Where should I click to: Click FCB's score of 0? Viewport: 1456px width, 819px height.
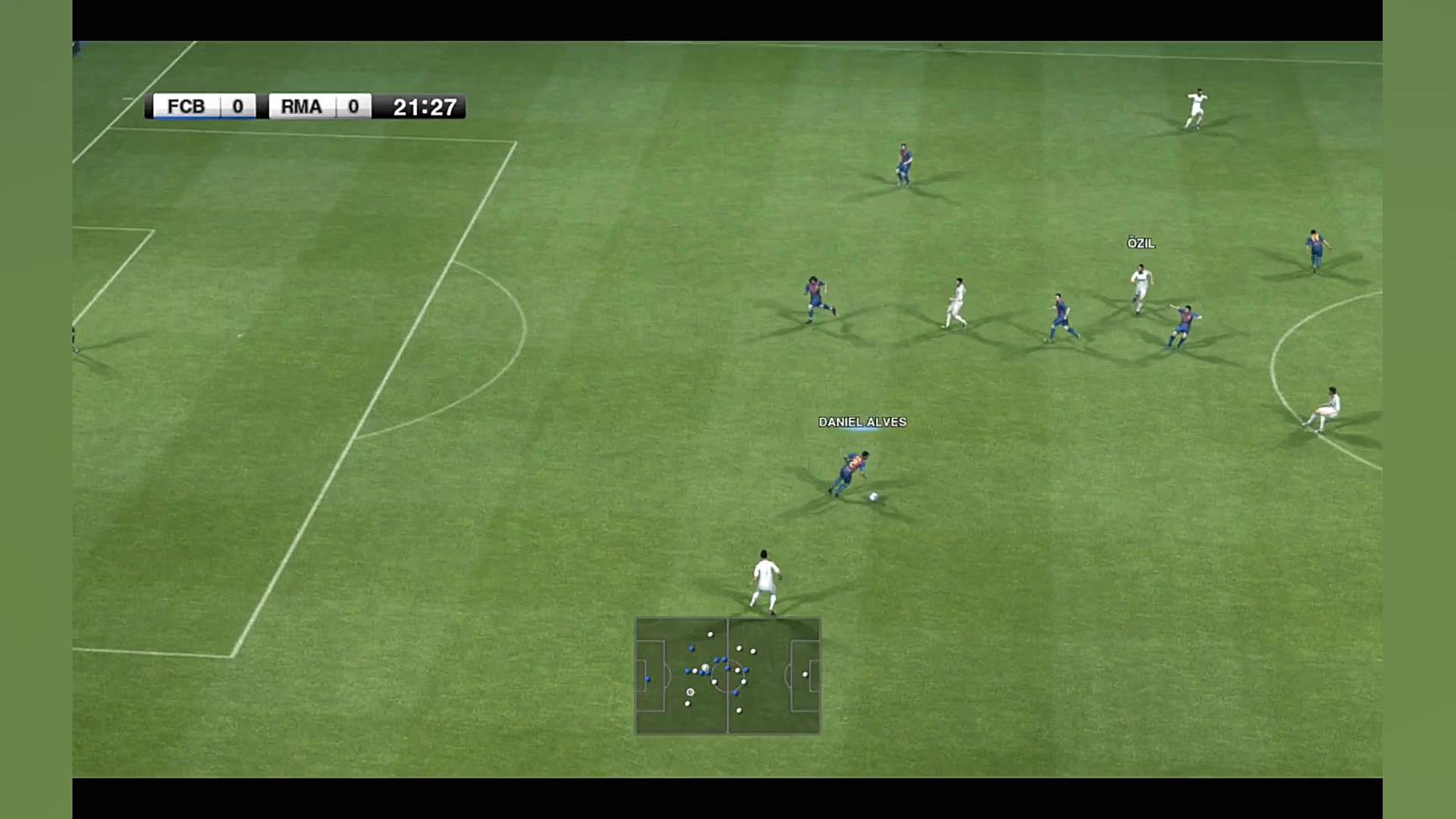[237, 107]
